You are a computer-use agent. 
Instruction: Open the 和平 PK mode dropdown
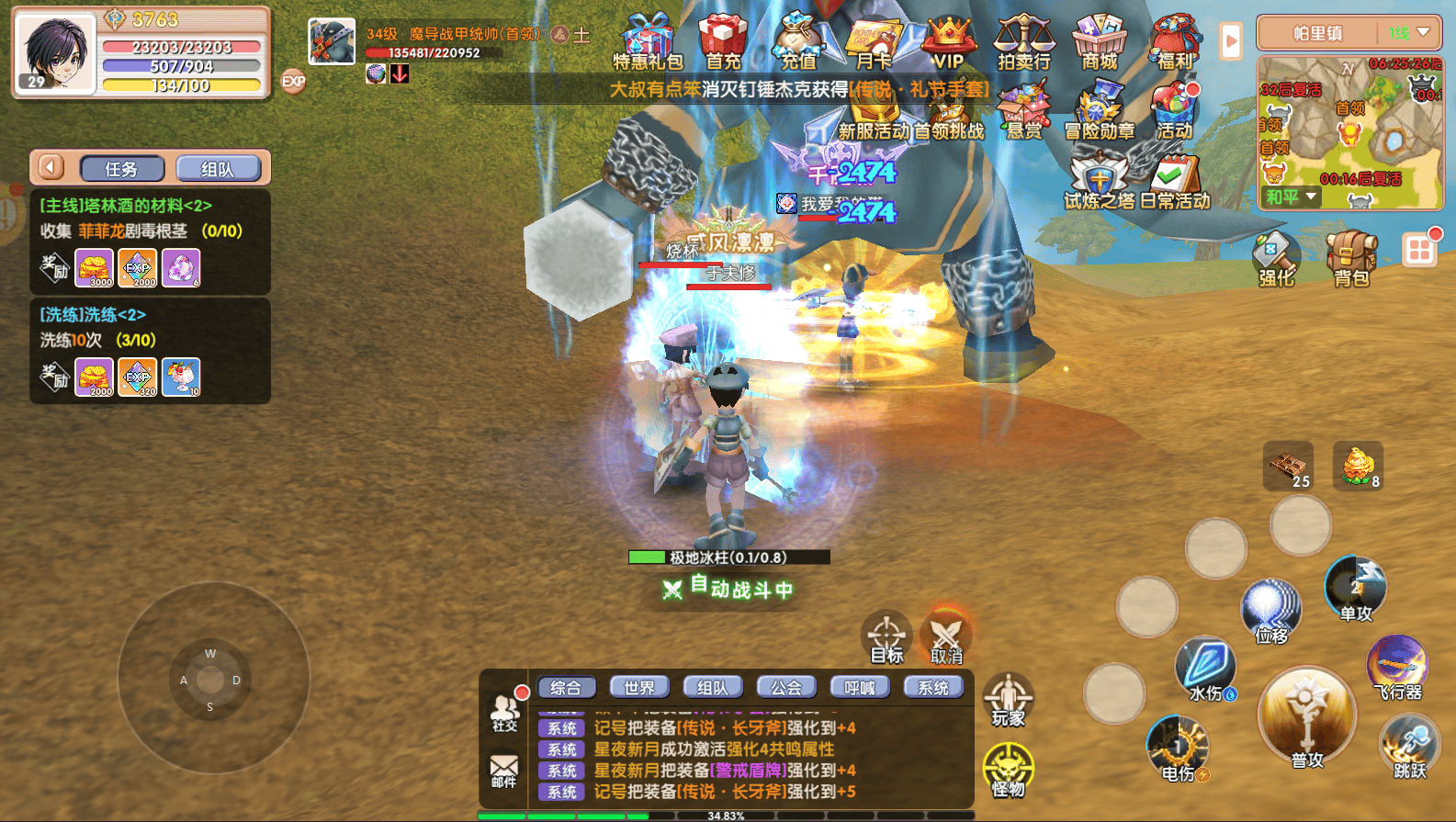click(1291, 197)
